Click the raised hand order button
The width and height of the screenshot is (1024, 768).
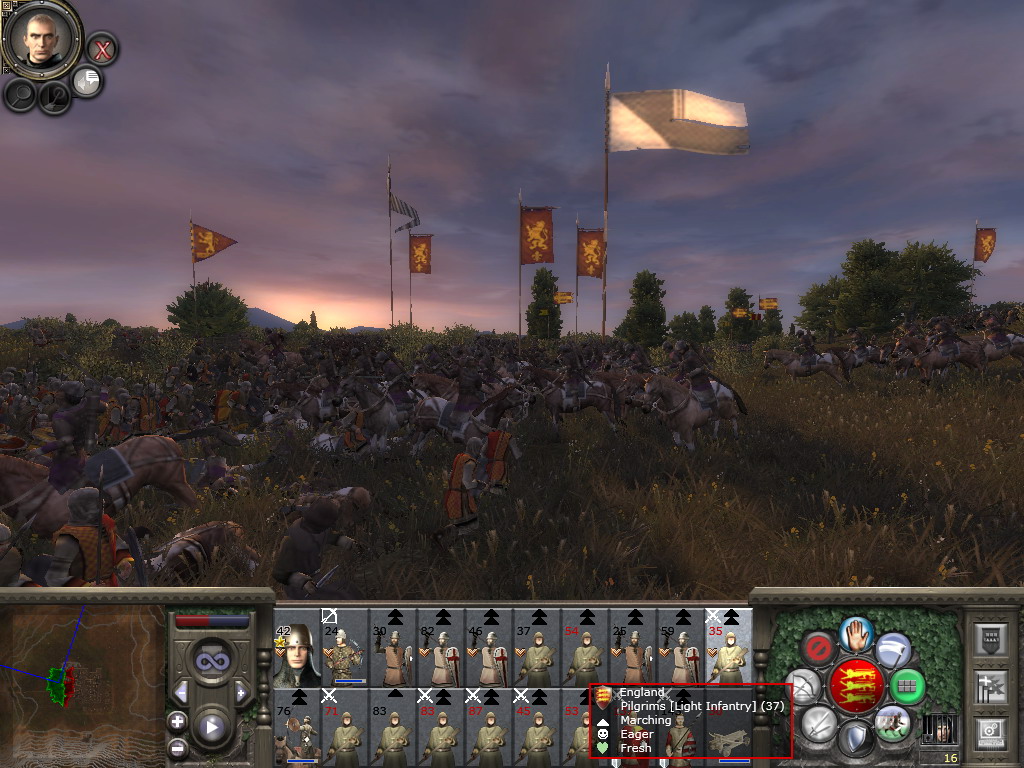click(x=856, y=633)
